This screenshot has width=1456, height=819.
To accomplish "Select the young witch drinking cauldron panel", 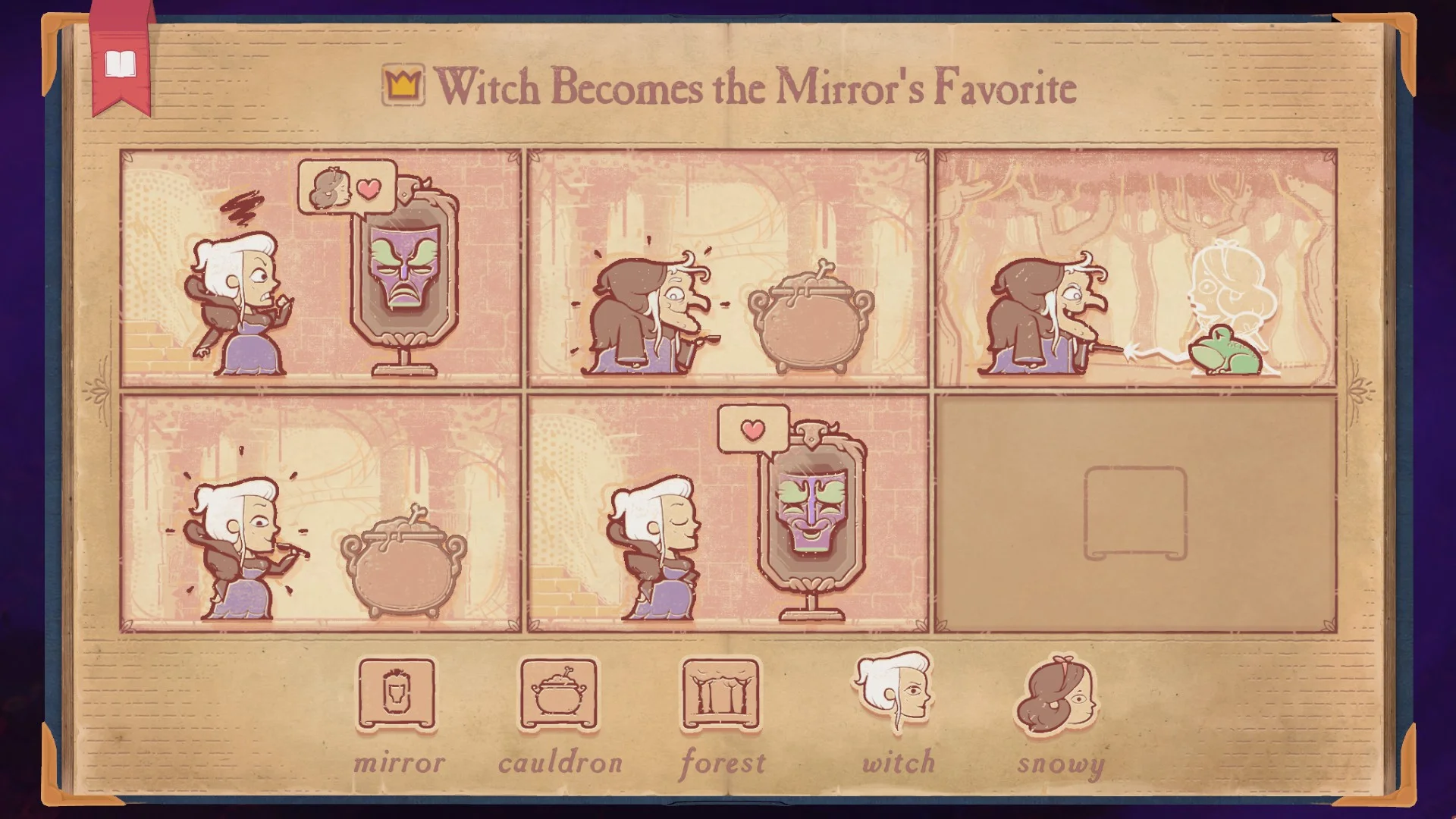I will click(x=321, y=513).
